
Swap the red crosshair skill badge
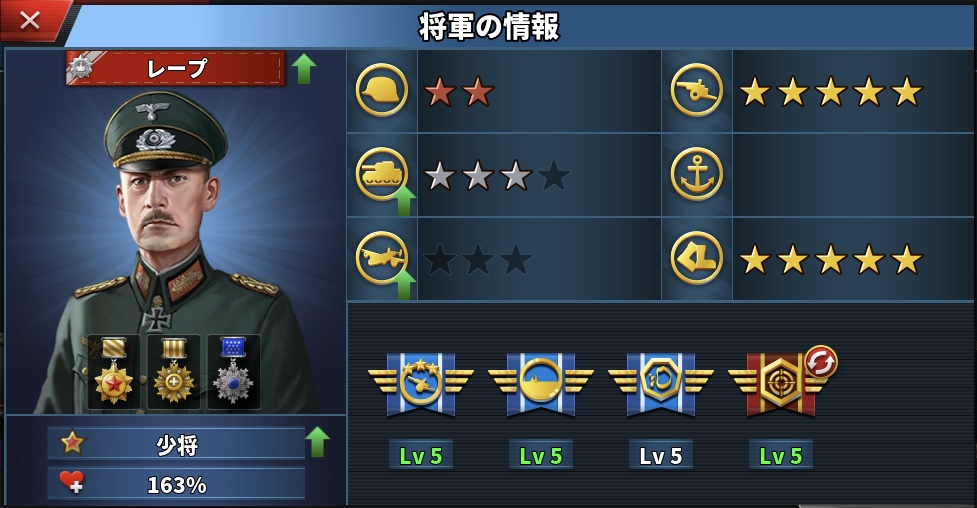(x=820, y=361)
